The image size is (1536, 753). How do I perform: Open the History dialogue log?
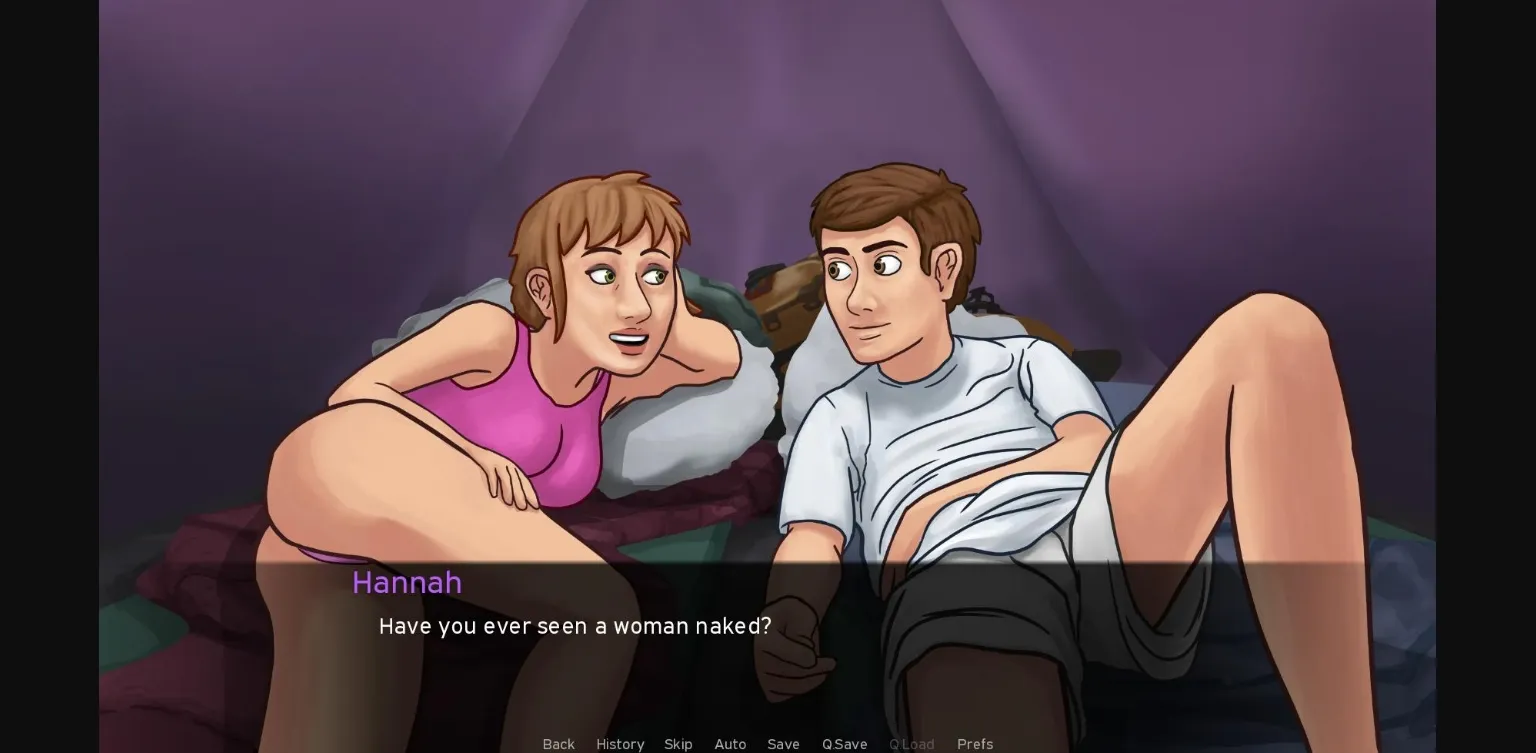tap(620, 744)
